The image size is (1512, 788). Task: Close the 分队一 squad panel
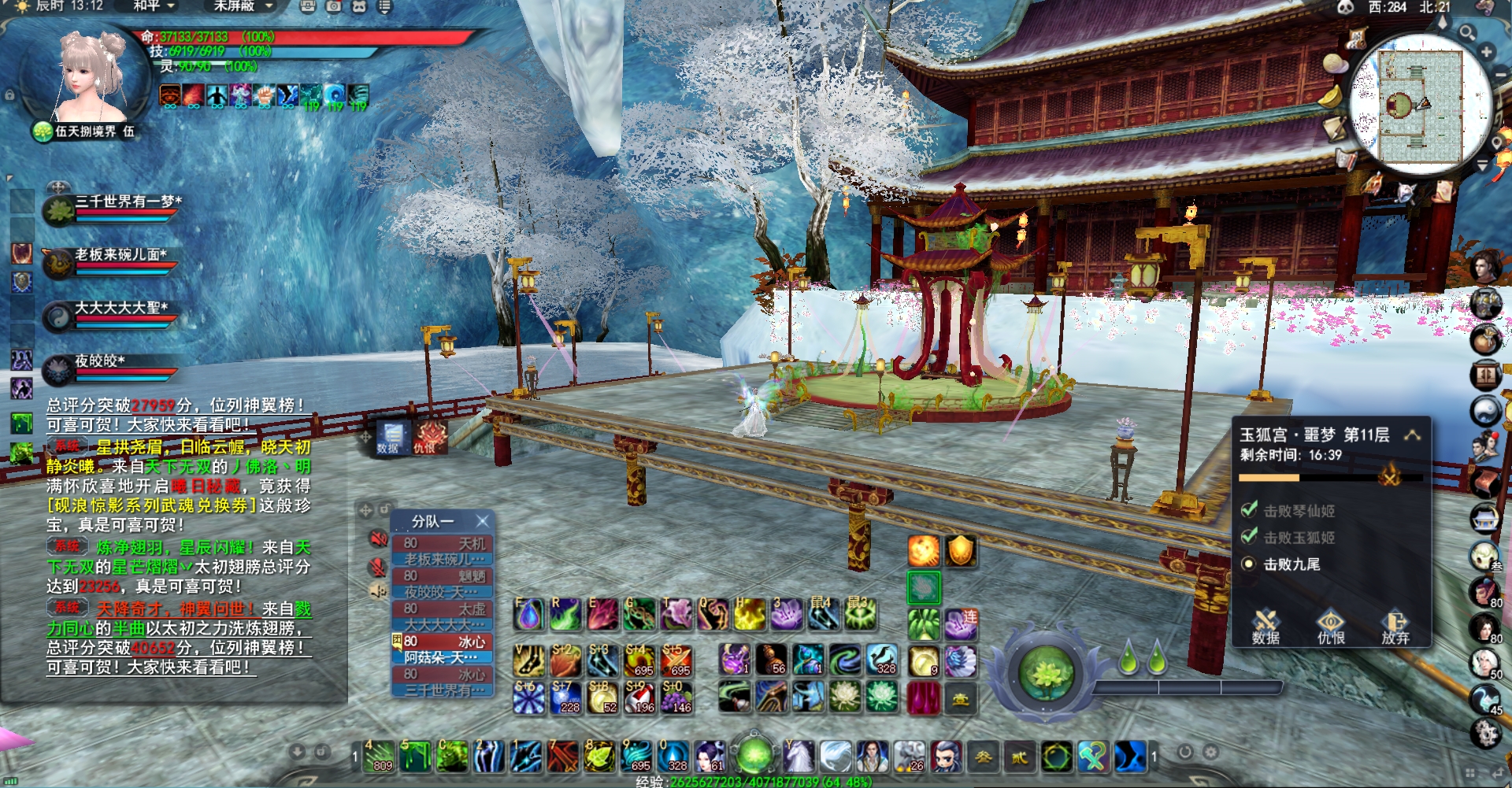tap(483, 521)
